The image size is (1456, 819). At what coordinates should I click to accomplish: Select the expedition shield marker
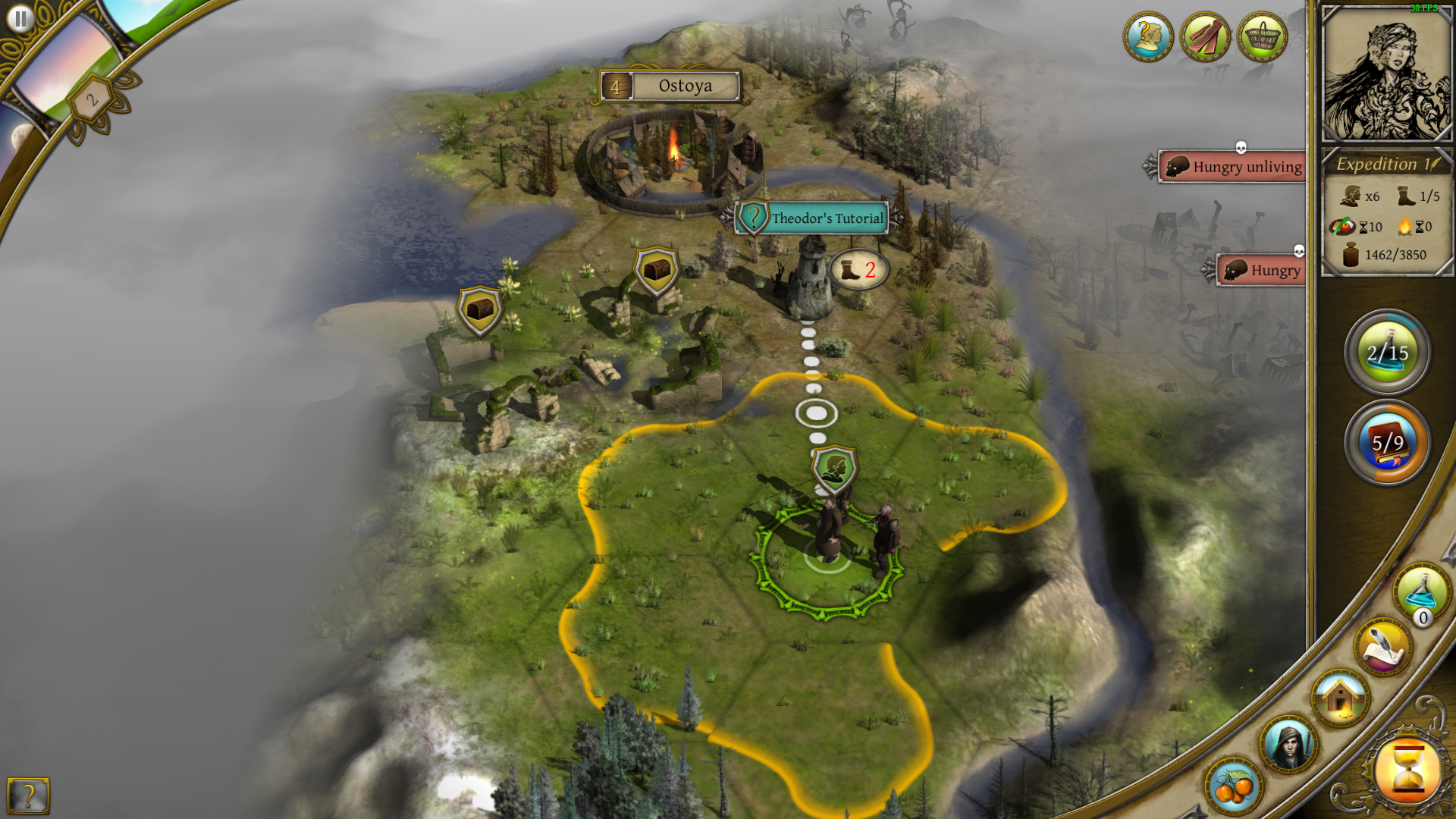(x=834, y=468)
